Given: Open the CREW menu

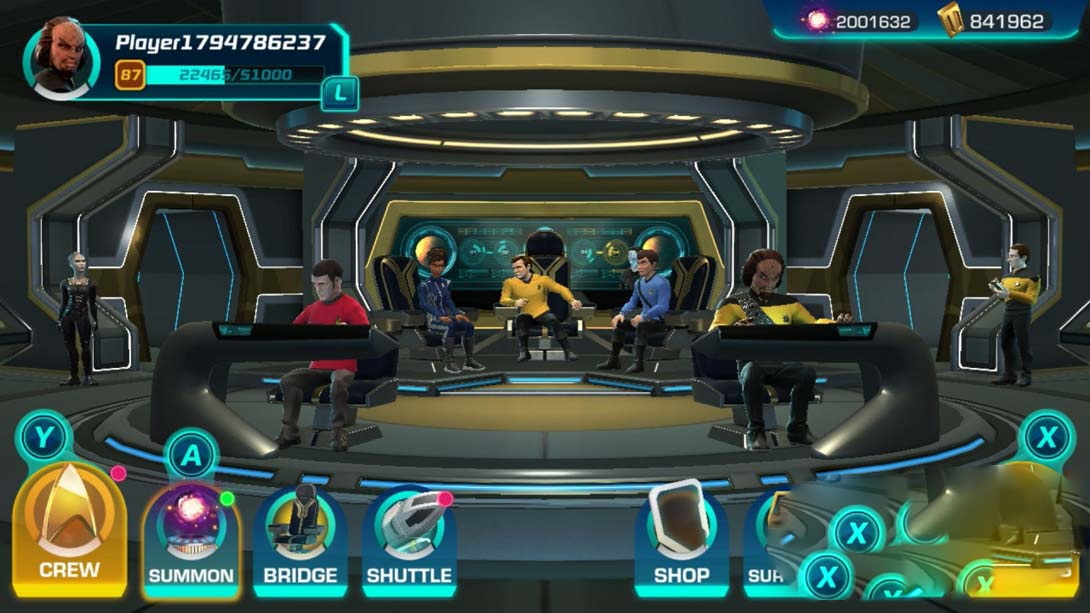Looking at the screenshot, I should click(x=69, y=529).
